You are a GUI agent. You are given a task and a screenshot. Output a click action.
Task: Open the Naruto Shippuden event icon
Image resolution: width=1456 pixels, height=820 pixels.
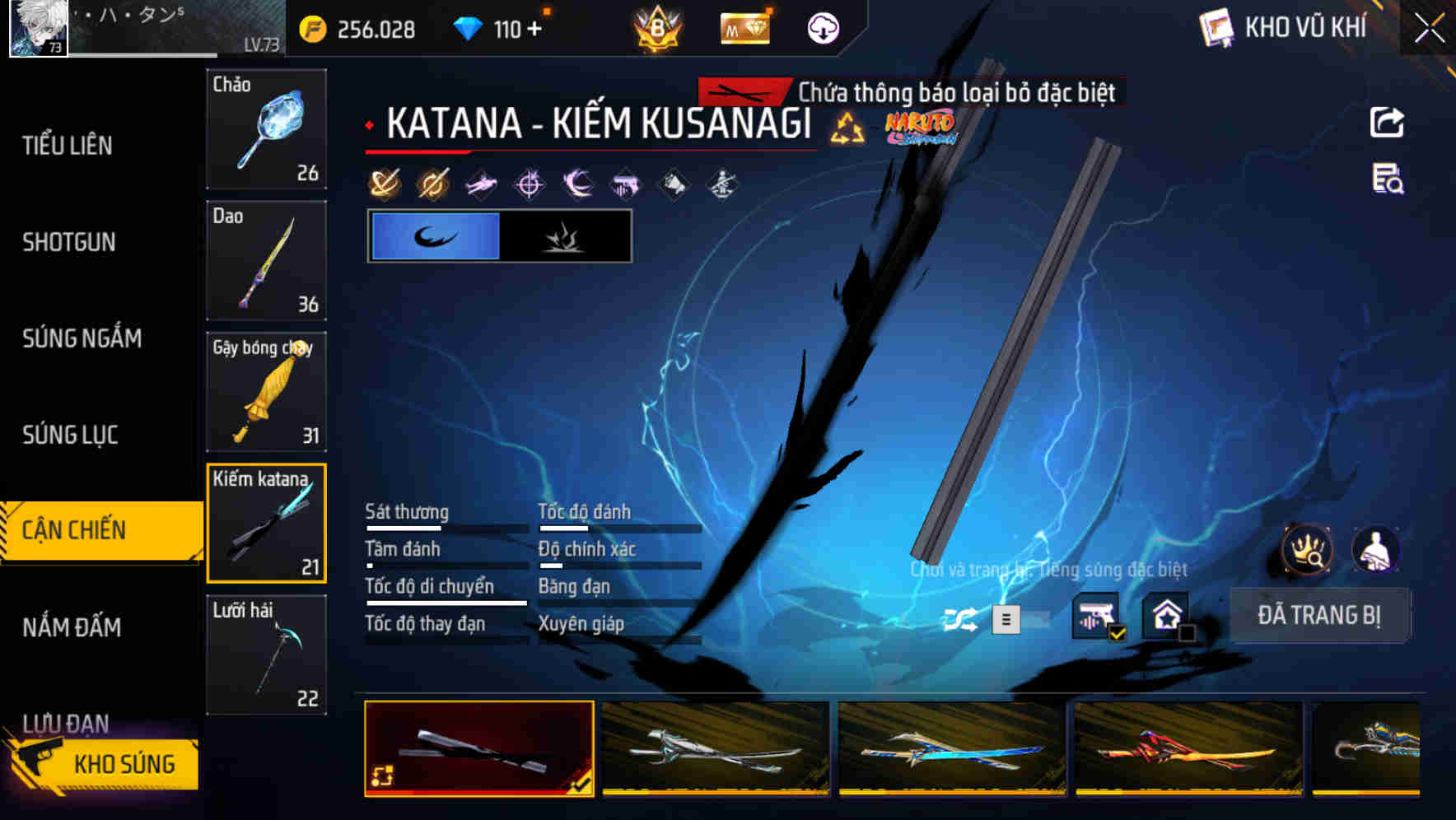[918, 128]
